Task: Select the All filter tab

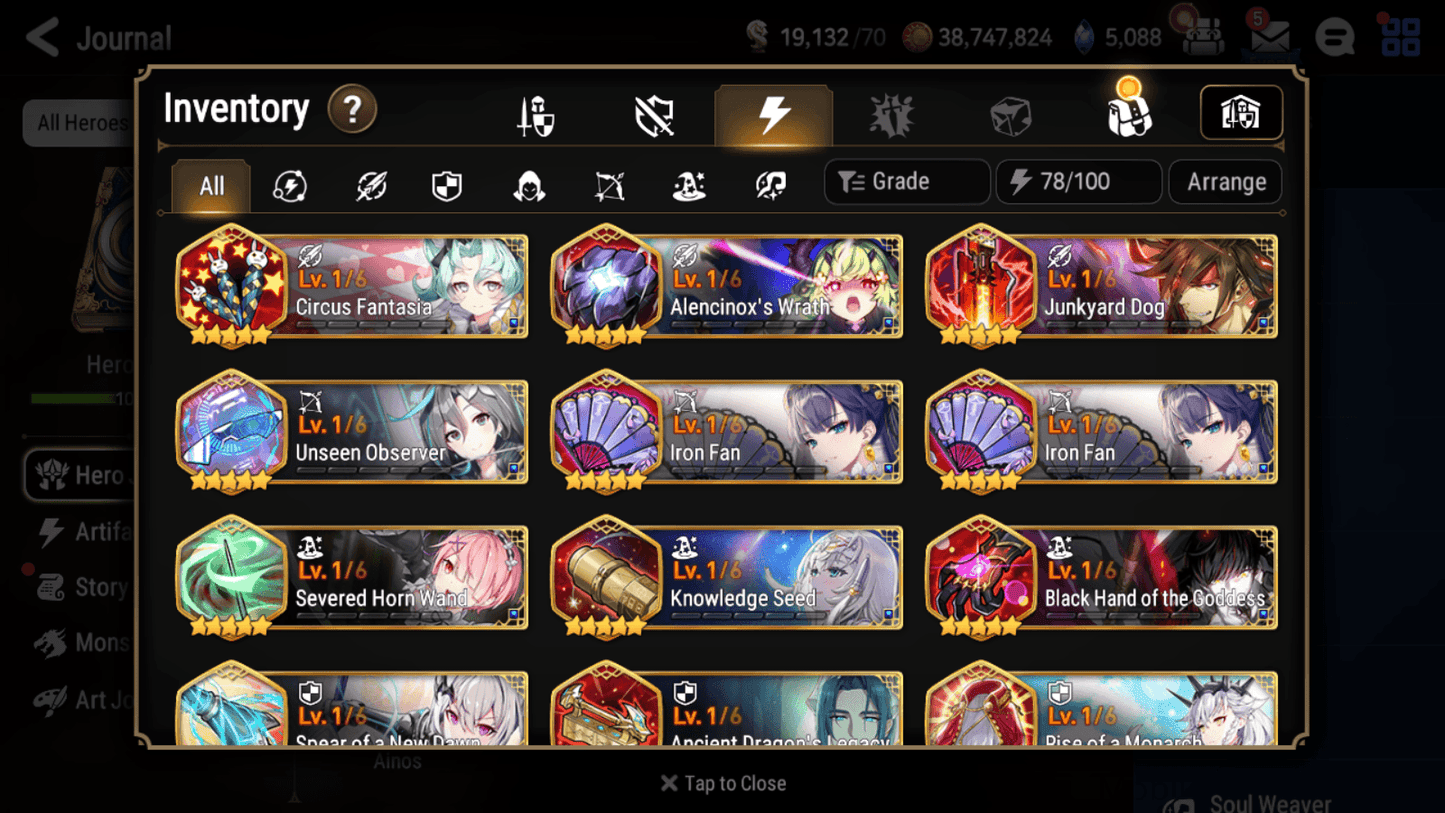Action: (x=209, y=186)
